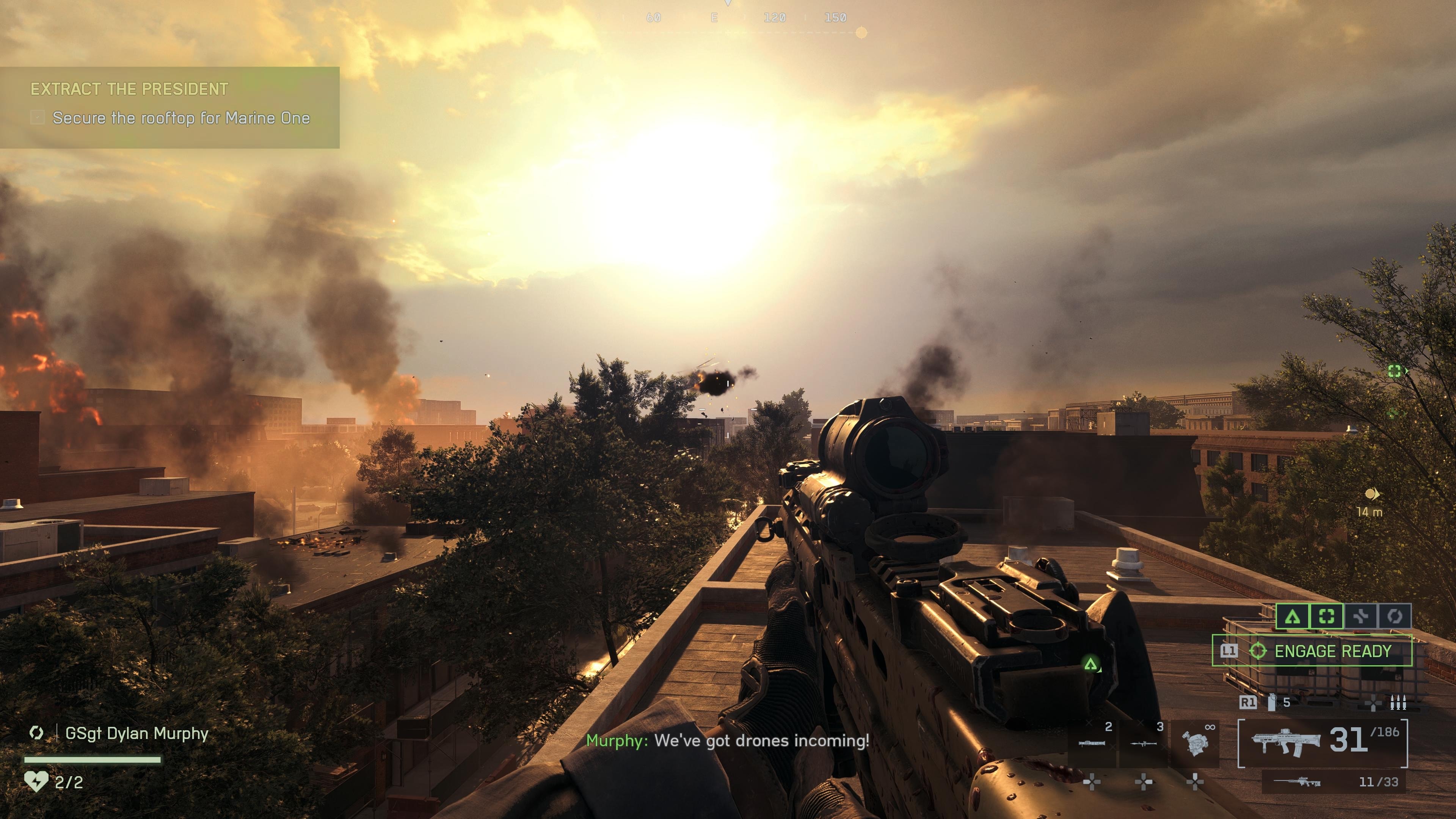Click the three-bullets fire mode icon
The image size is (1456, 819).
pos(1398,703)
